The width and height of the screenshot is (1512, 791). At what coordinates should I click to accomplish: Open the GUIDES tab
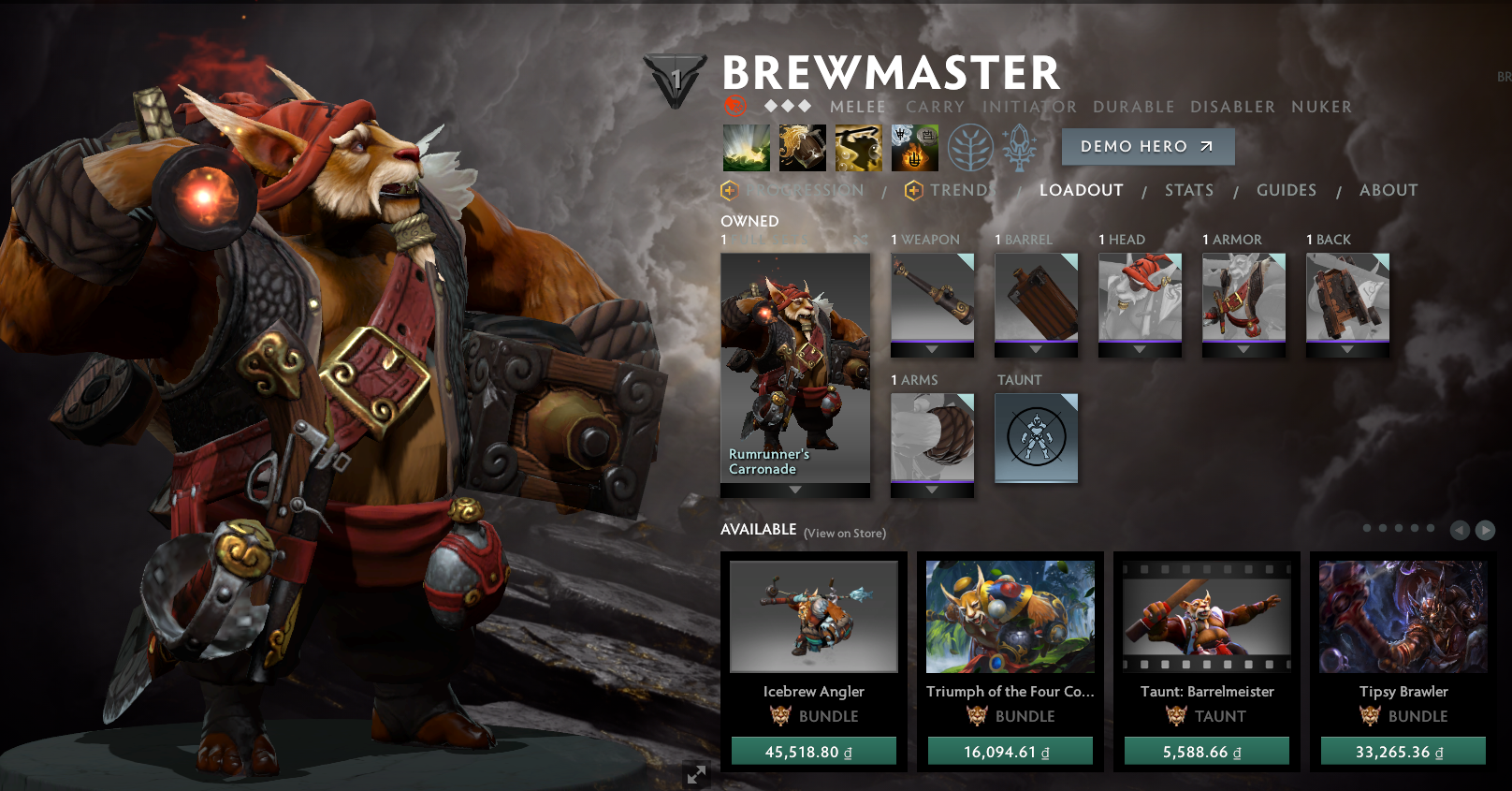point(1287,190)
